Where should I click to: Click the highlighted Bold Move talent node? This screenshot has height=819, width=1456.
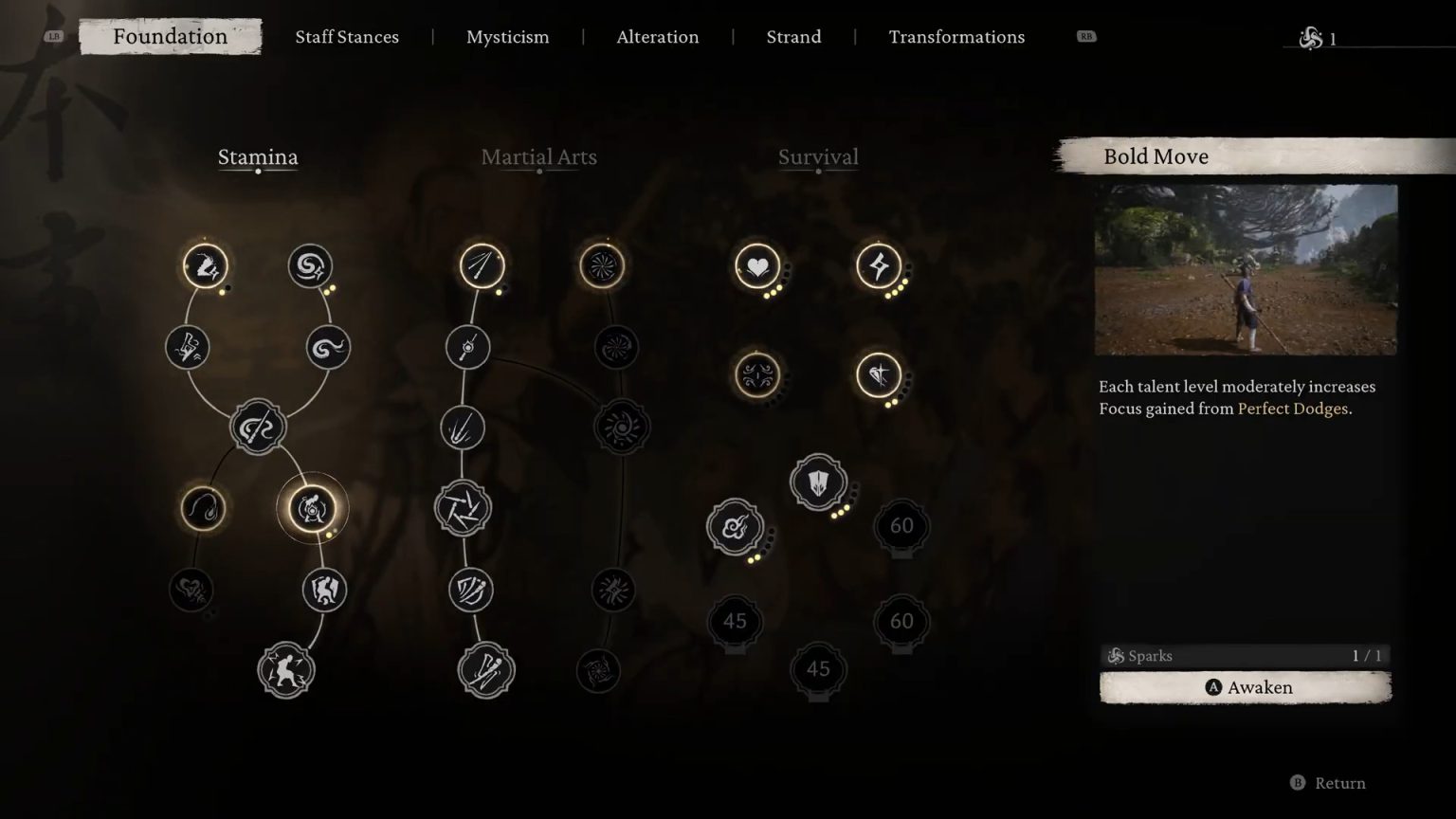(314, 508)
